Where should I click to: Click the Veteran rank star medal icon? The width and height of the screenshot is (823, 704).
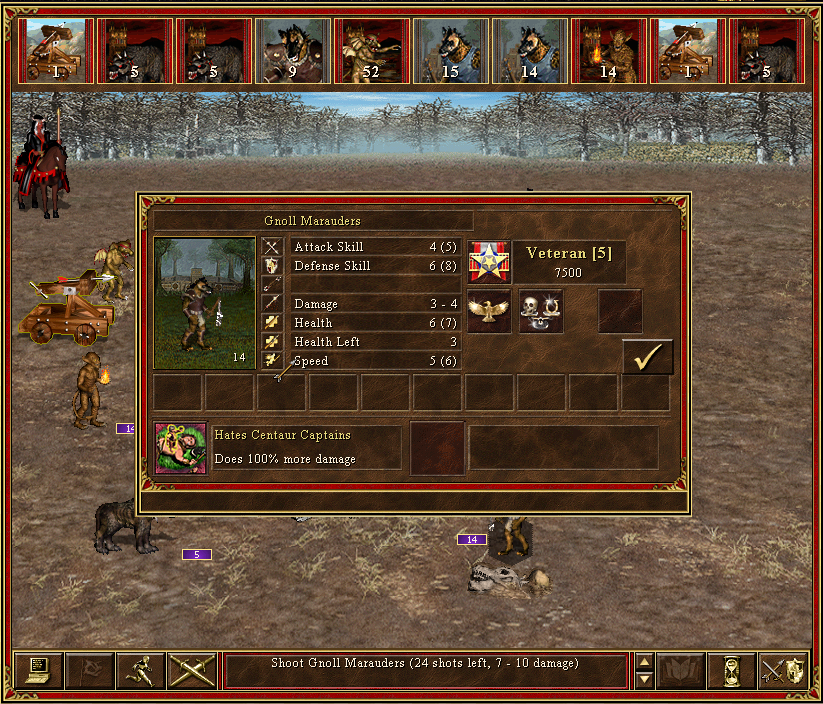click(x=489, y=262)
